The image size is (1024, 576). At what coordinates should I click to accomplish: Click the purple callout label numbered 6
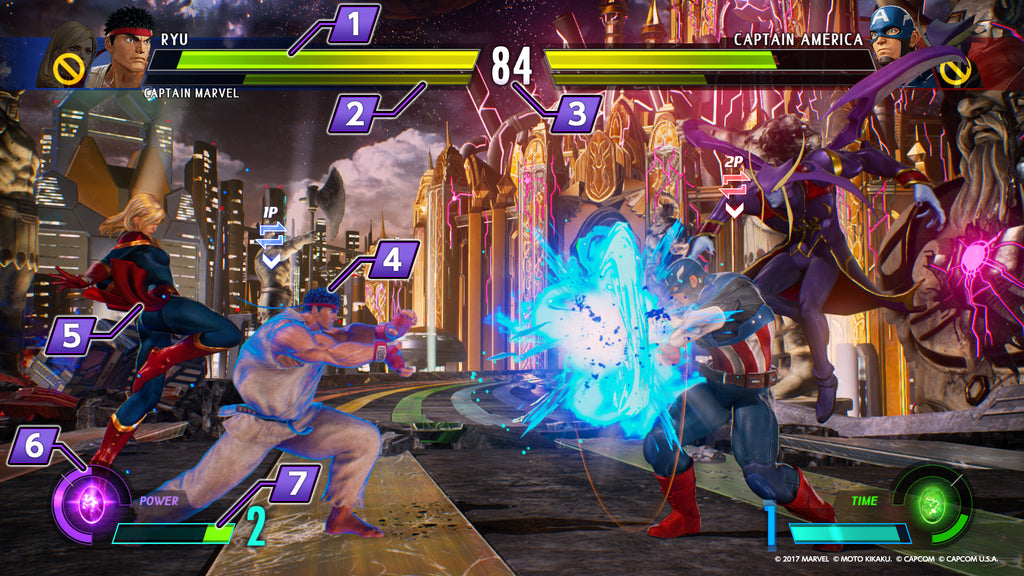point(34,446)
